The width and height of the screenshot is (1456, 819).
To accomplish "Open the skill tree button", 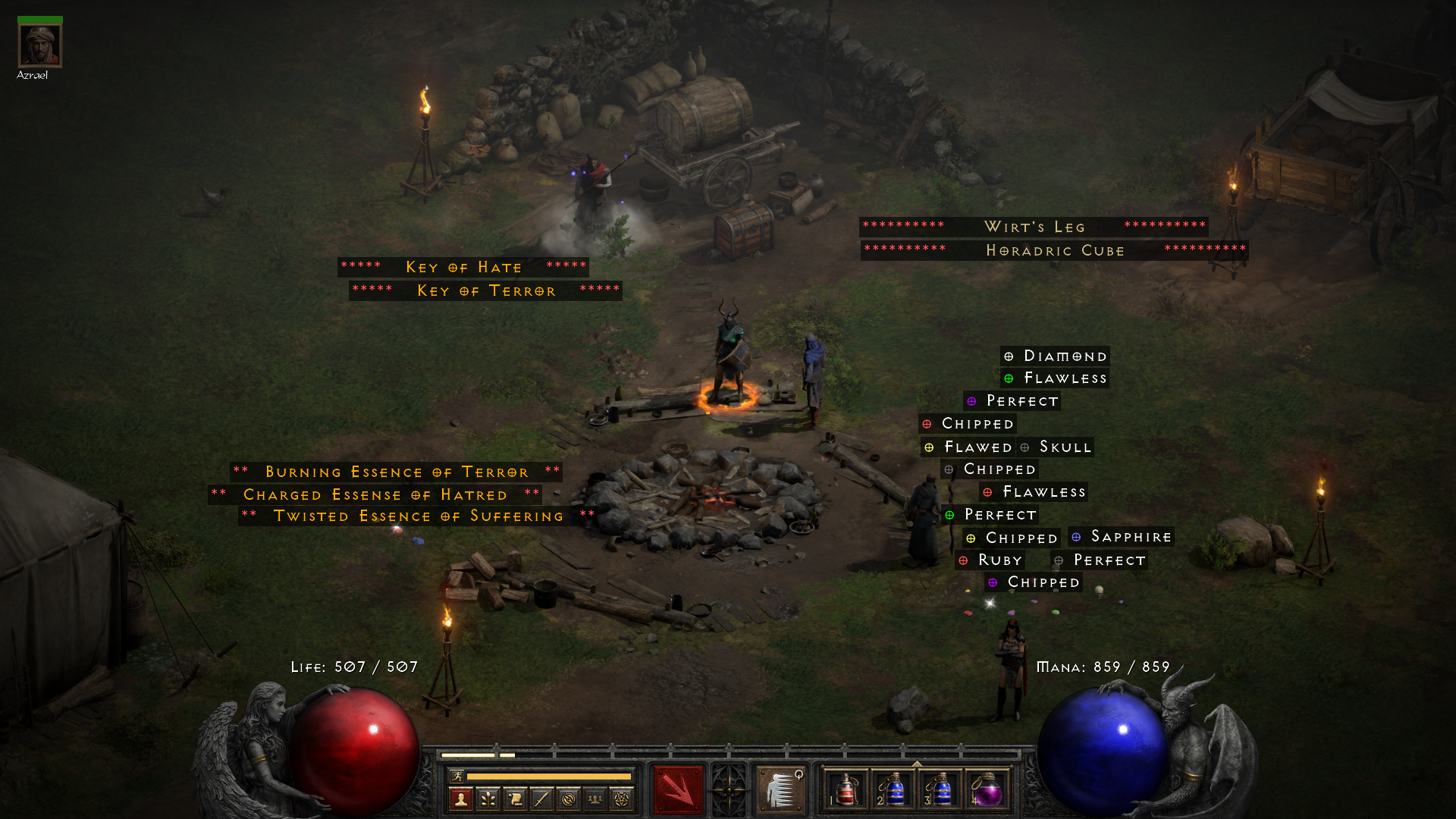I will pyautogui.click(x=488, y=799).
